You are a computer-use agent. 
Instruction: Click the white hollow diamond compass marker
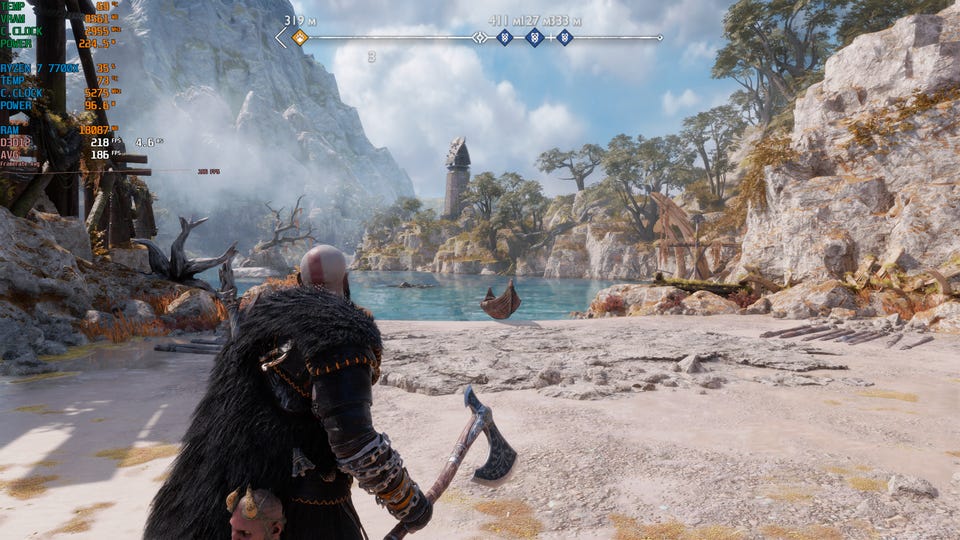[480, 38]
